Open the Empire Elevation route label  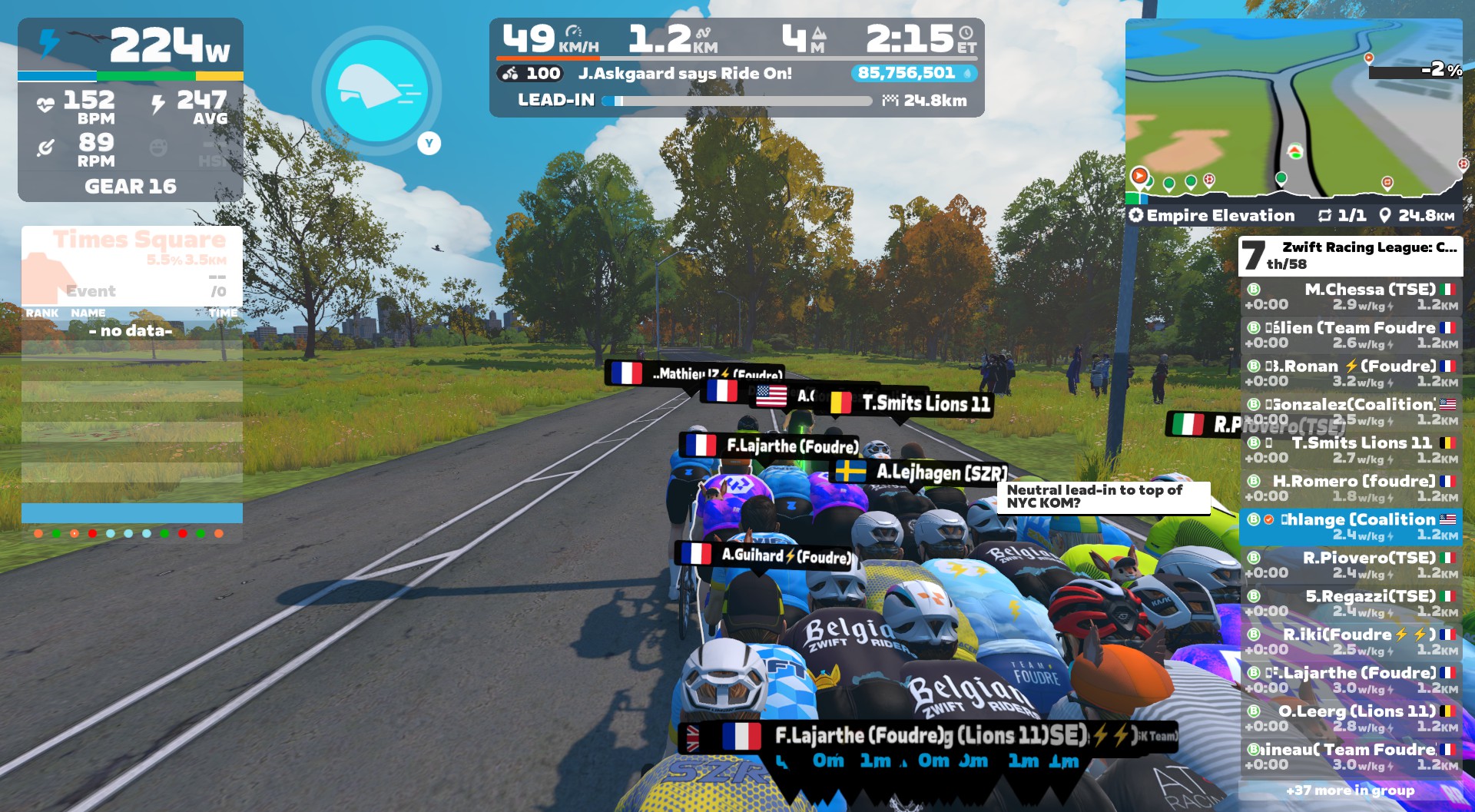pos(1220,216)
